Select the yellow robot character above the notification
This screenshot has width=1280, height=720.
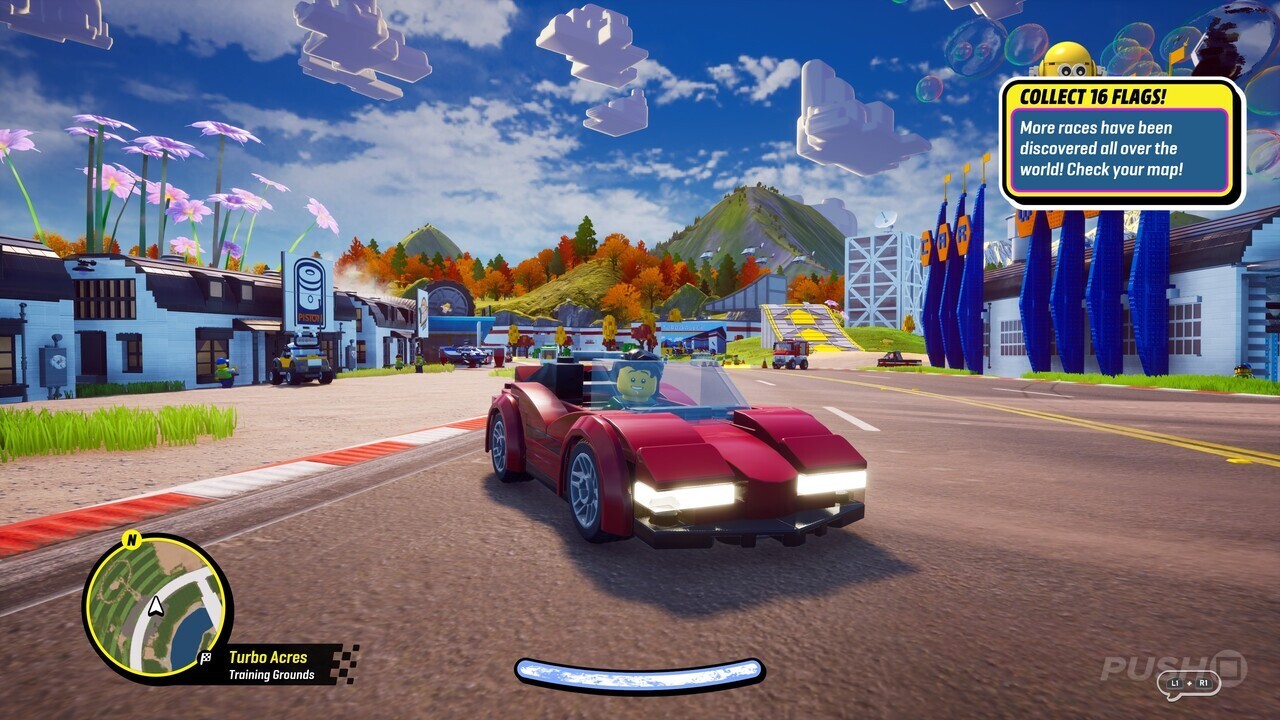coord(1070,62)
